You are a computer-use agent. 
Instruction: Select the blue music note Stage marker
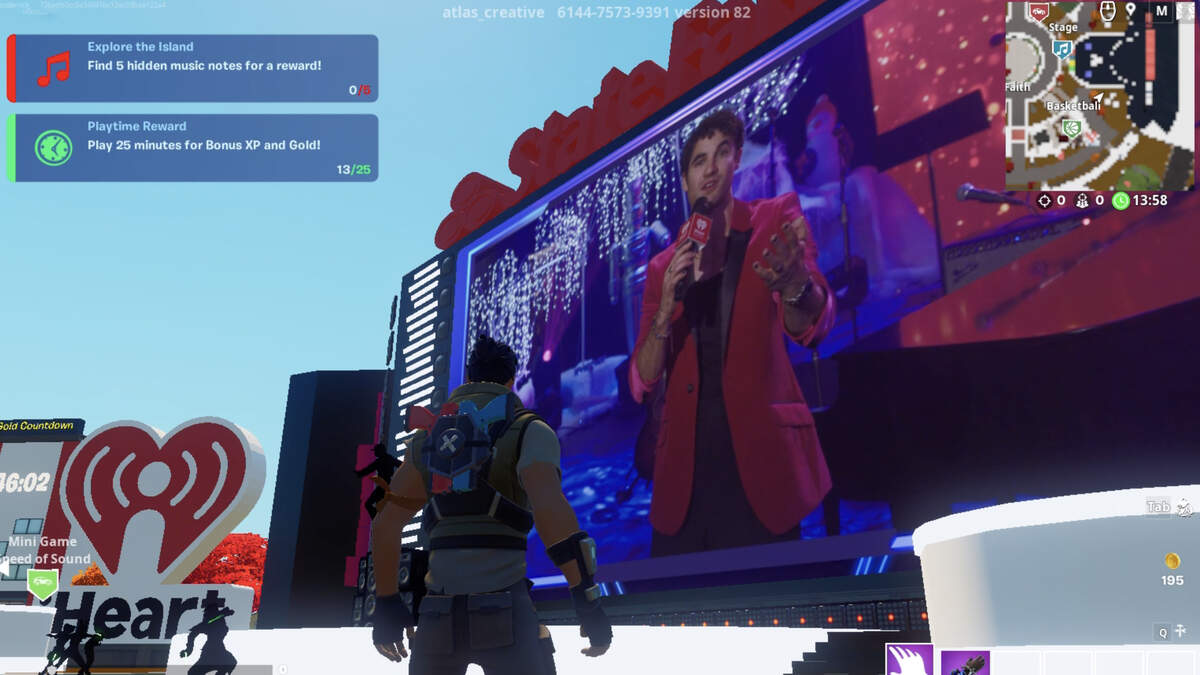tap(1061, 48)
